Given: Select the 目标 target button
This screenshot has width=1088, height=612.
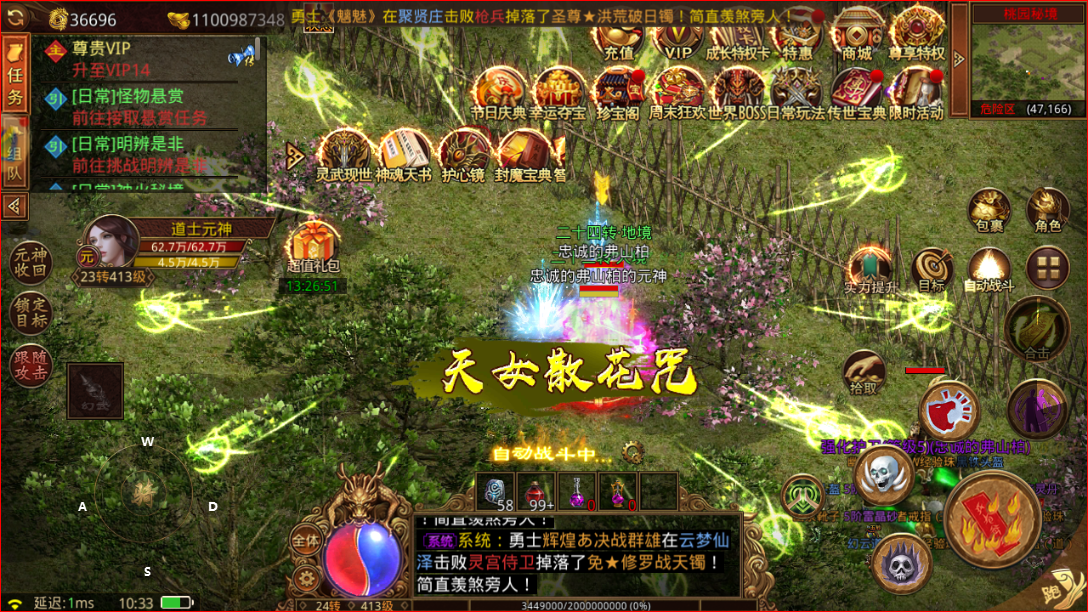Looking at the screenshot, I should click(932, 270).
